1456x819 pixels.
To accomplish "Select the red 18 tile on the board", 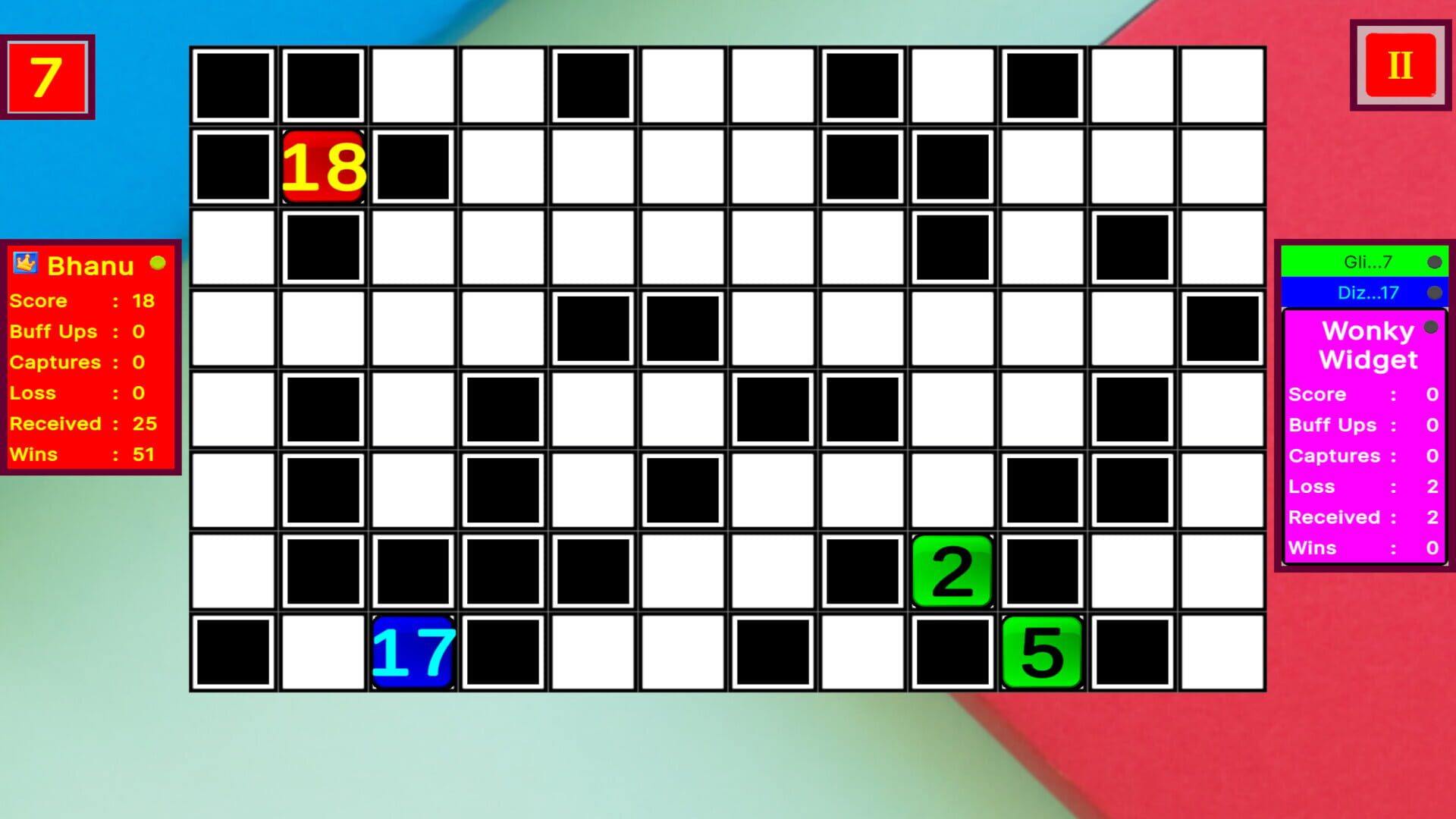I will [324, 166].
